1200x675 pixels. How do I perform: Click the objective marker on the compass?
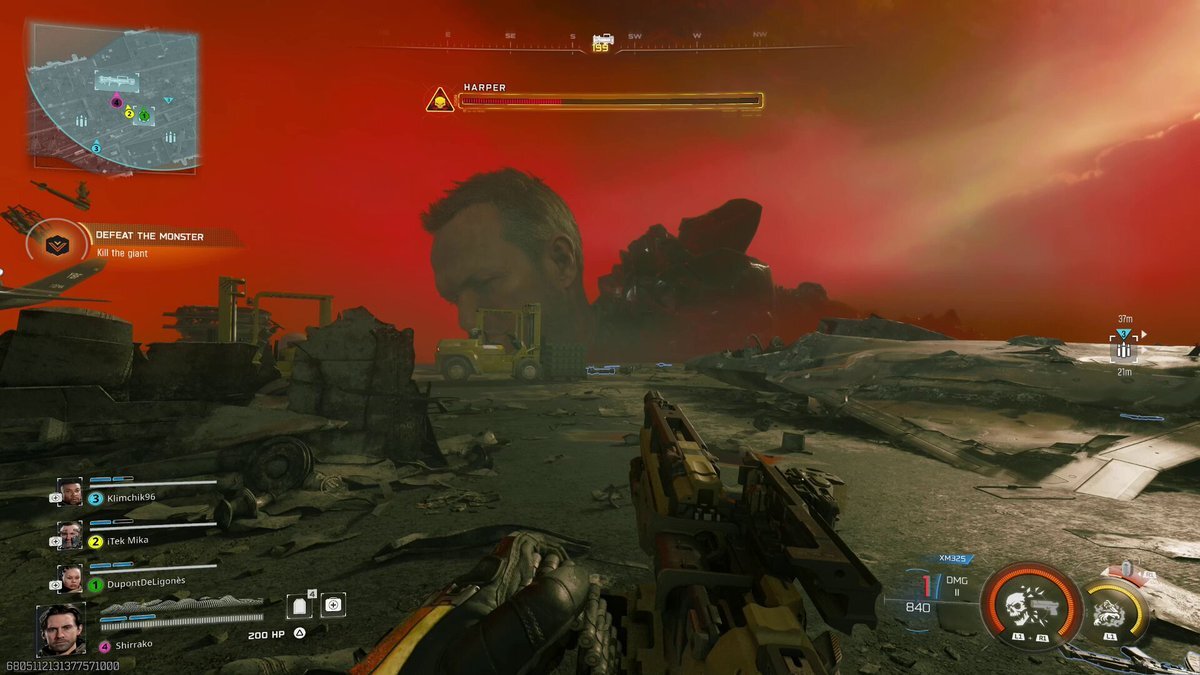(602, 41)
